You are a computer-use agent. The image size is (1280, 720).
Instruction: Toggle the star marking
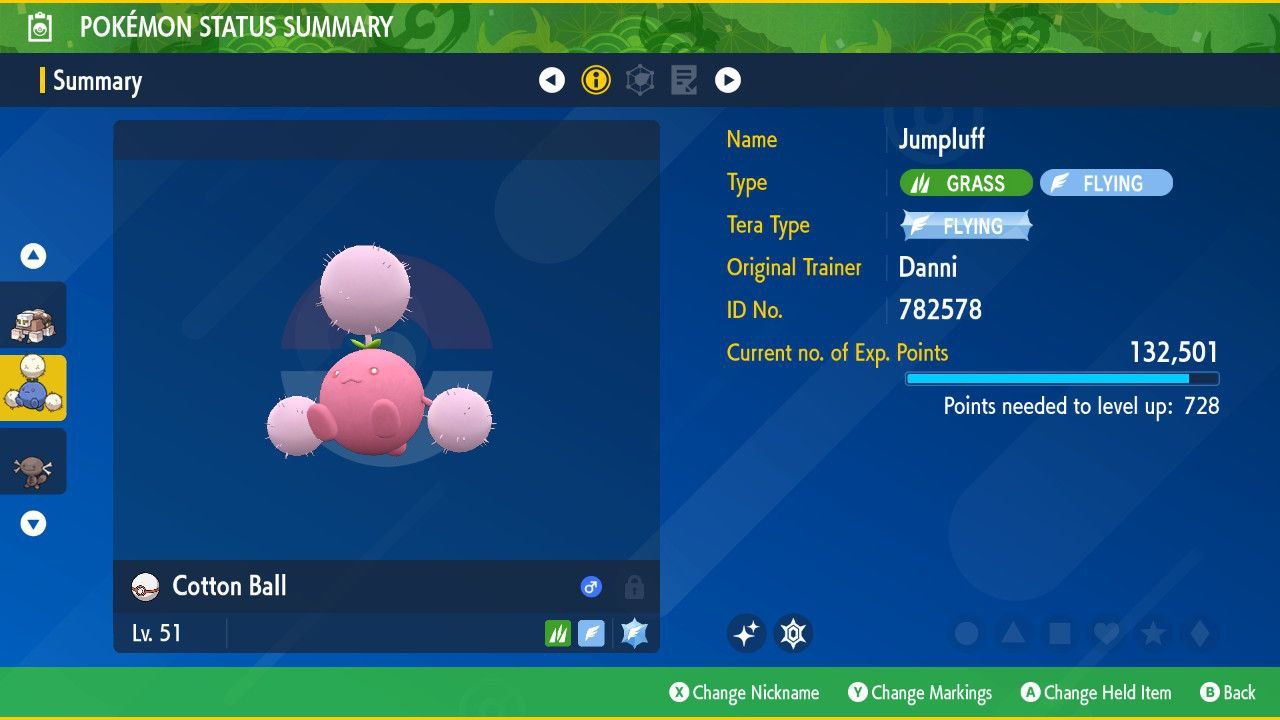(1153, 633)
